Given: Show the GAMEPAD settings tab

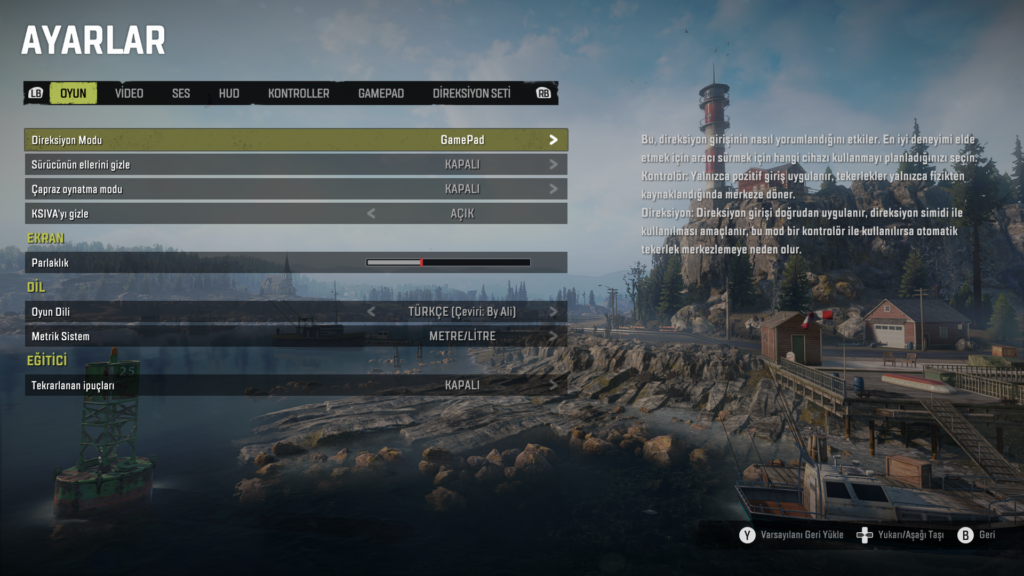Looking at the screenshot, I should pyautogui.click(x=381, y=93).
